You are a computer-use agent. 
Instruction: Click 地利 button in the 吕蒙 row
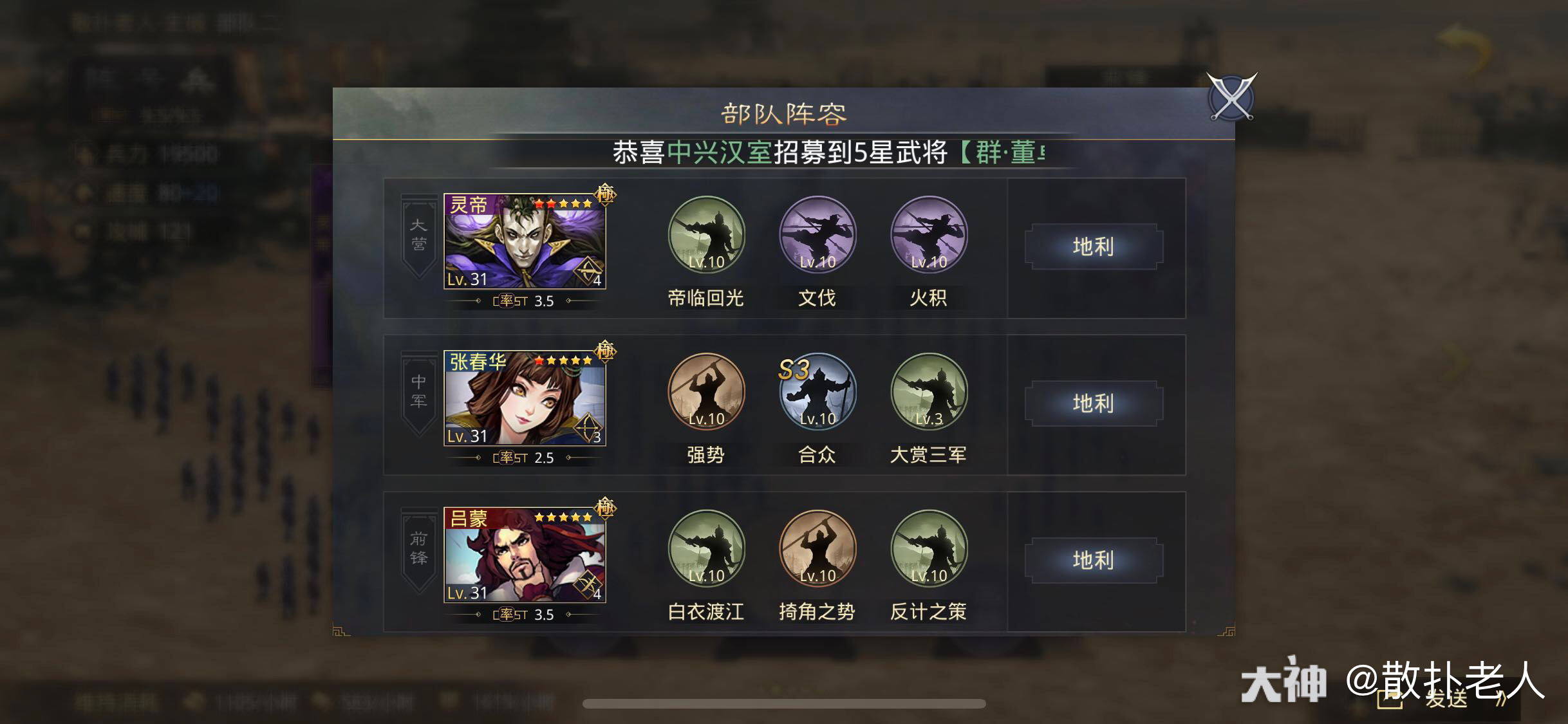pos(1094,561)
